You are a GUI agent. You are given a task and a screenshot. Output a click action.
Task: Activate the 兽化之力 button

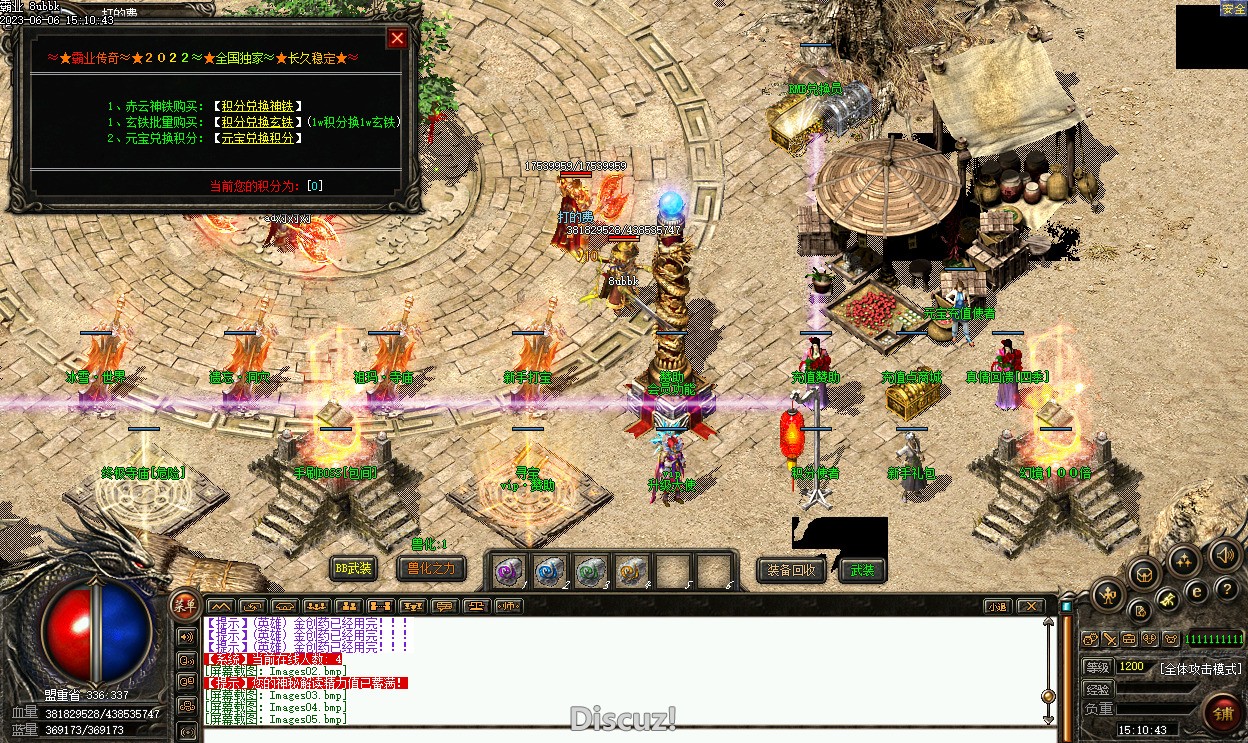[x=431, y=569]
